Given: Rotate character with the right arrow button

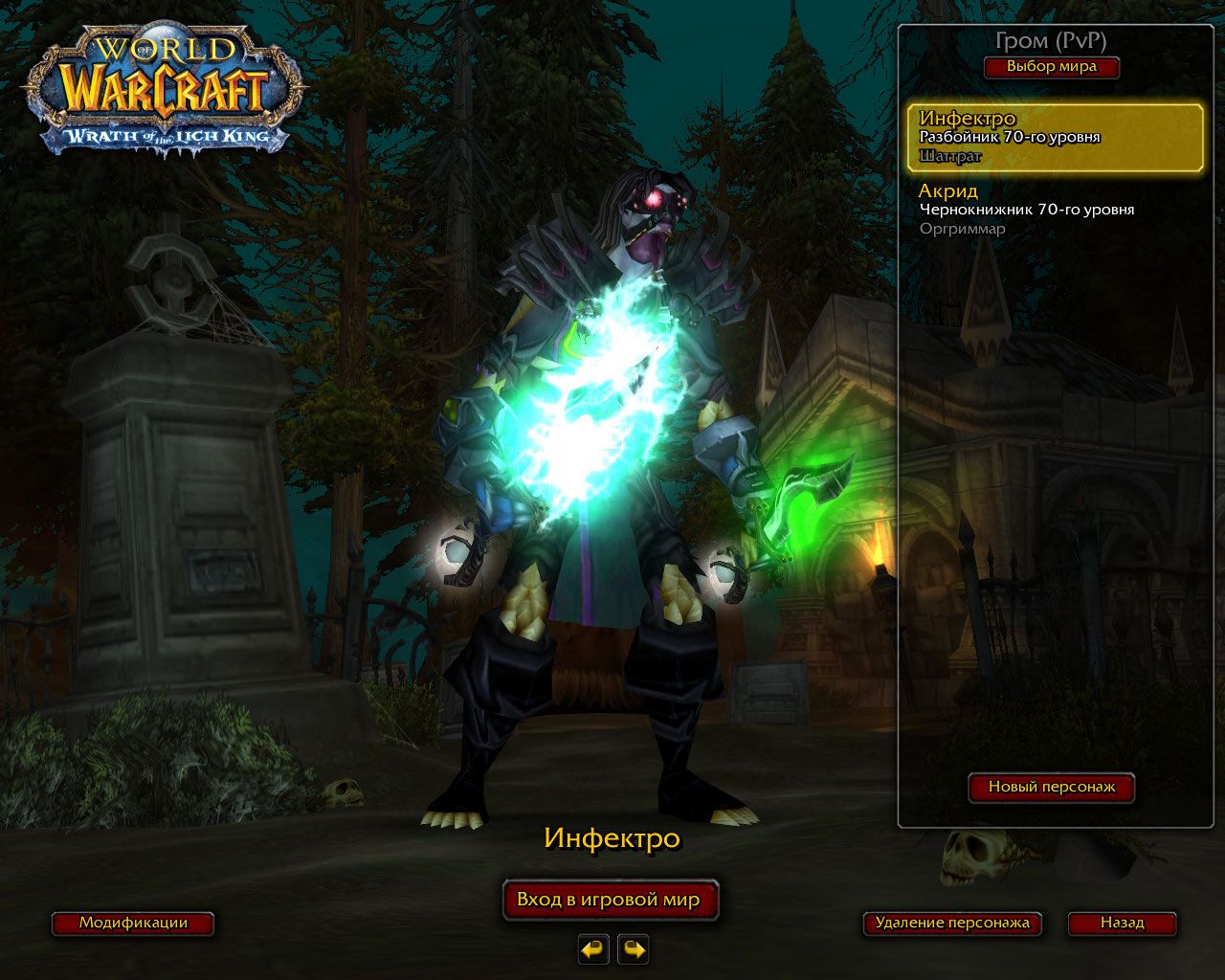Looking at the screenshot, I should pyautogui.click(x=633, y=949).
